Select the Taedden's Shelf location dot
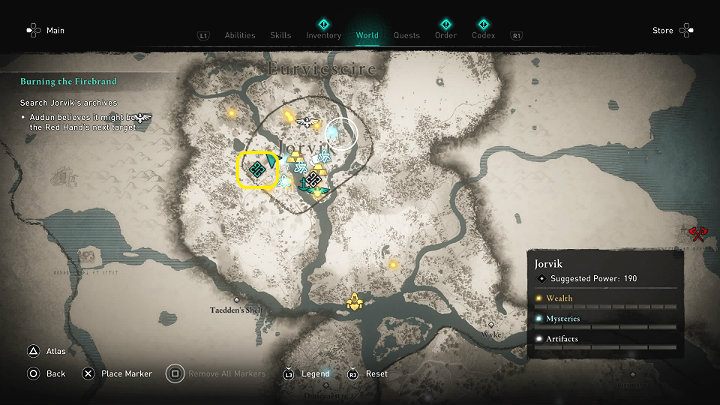 coord(236,298)
